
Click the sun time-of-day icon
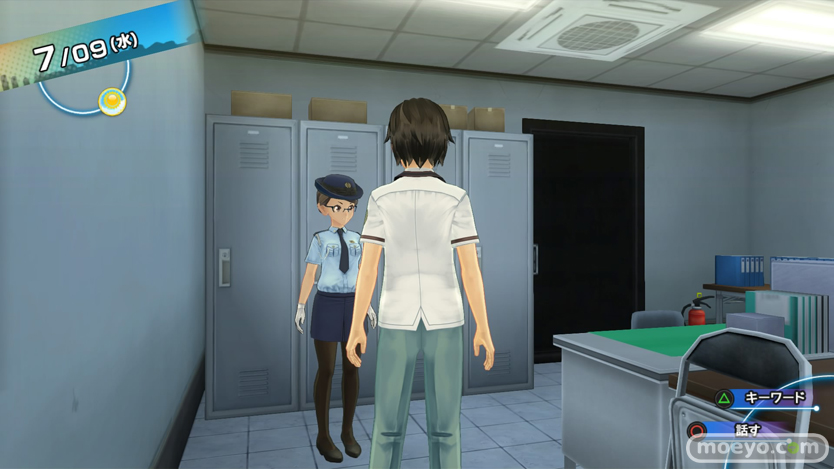pyautogui.click(x=112, y=101)
